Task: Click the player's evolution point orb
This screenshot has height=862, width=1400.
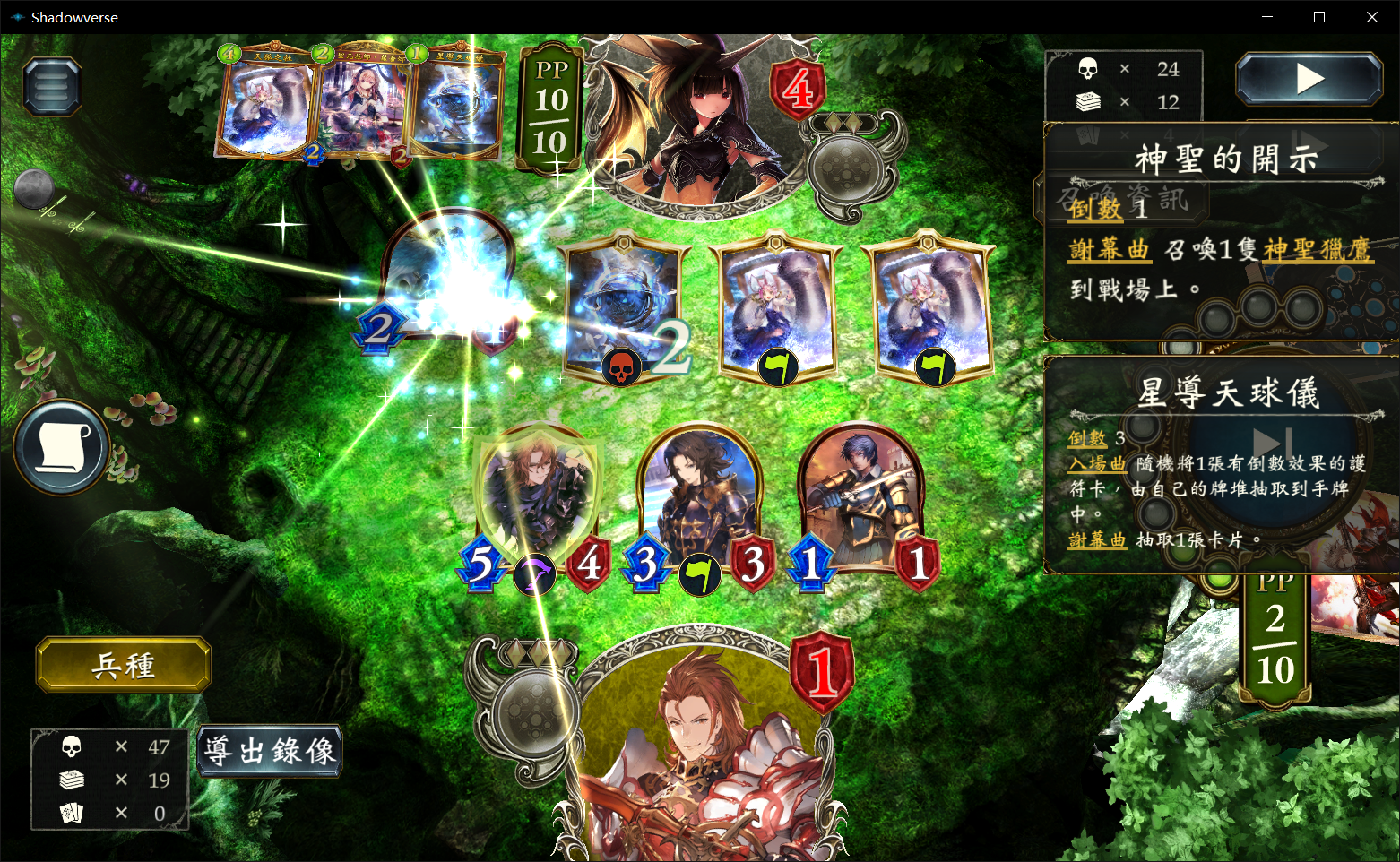Action: pos(532,712)
